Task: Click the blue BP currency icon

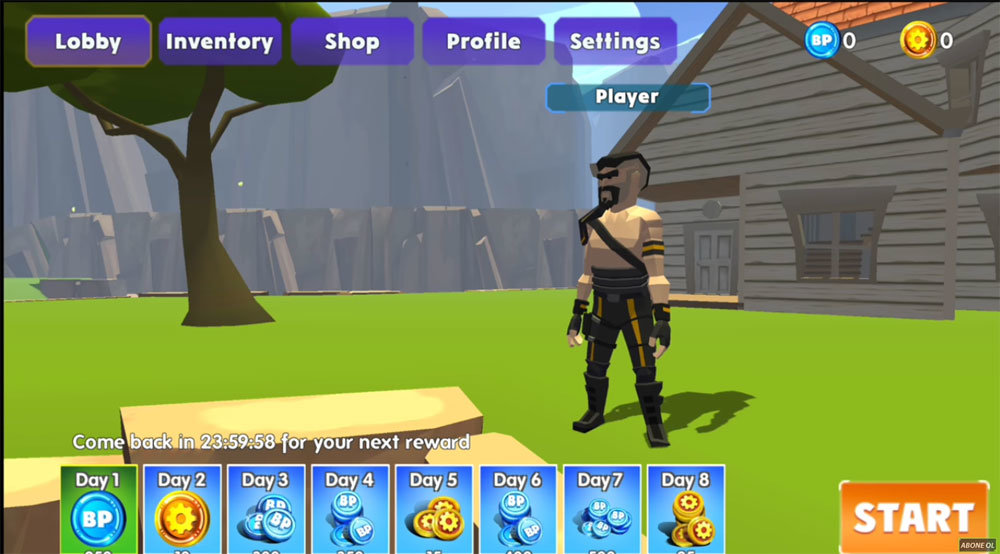Action: 820,41
